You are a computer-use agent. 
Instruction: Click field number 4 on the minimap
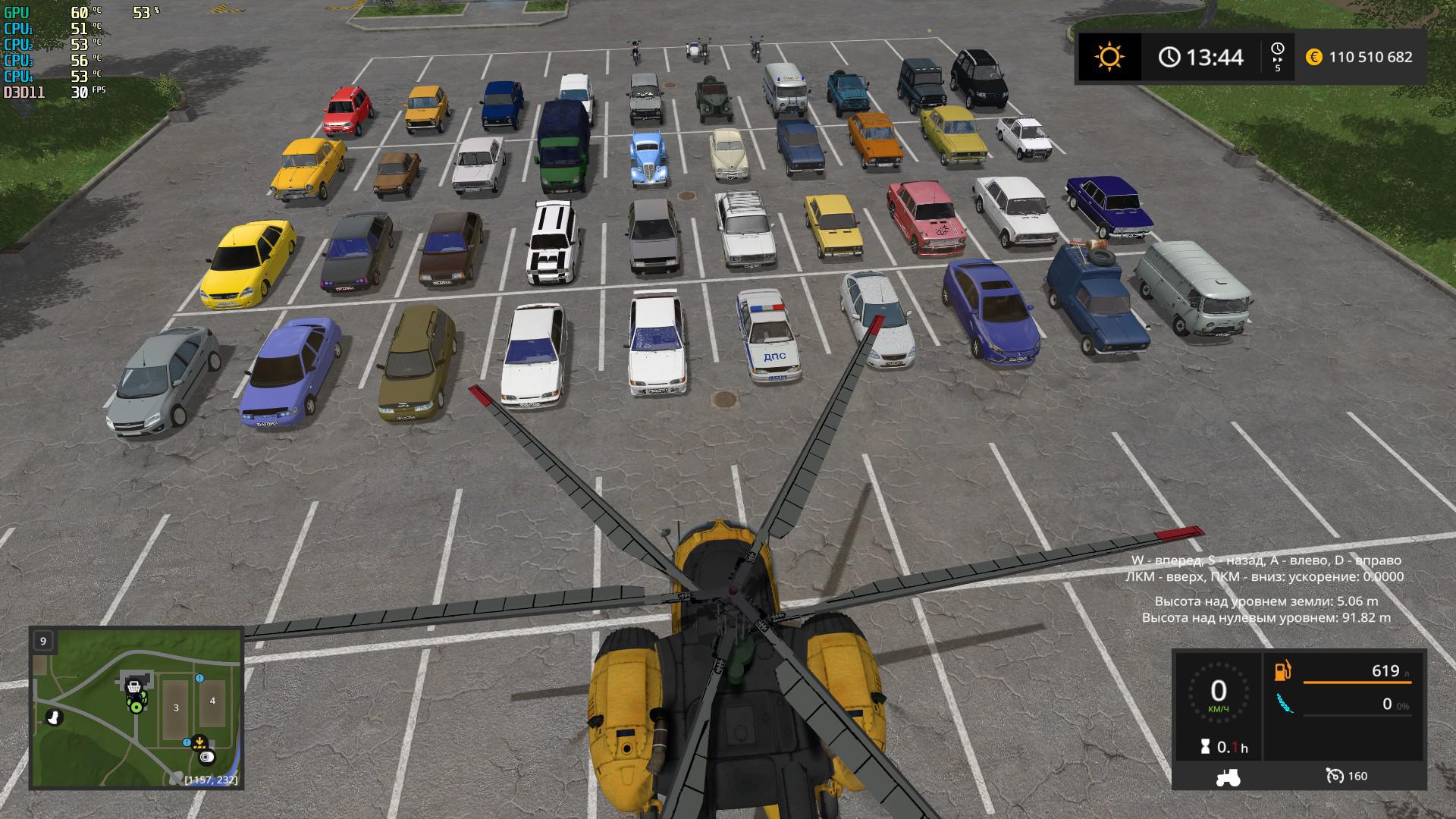(212, 701)
